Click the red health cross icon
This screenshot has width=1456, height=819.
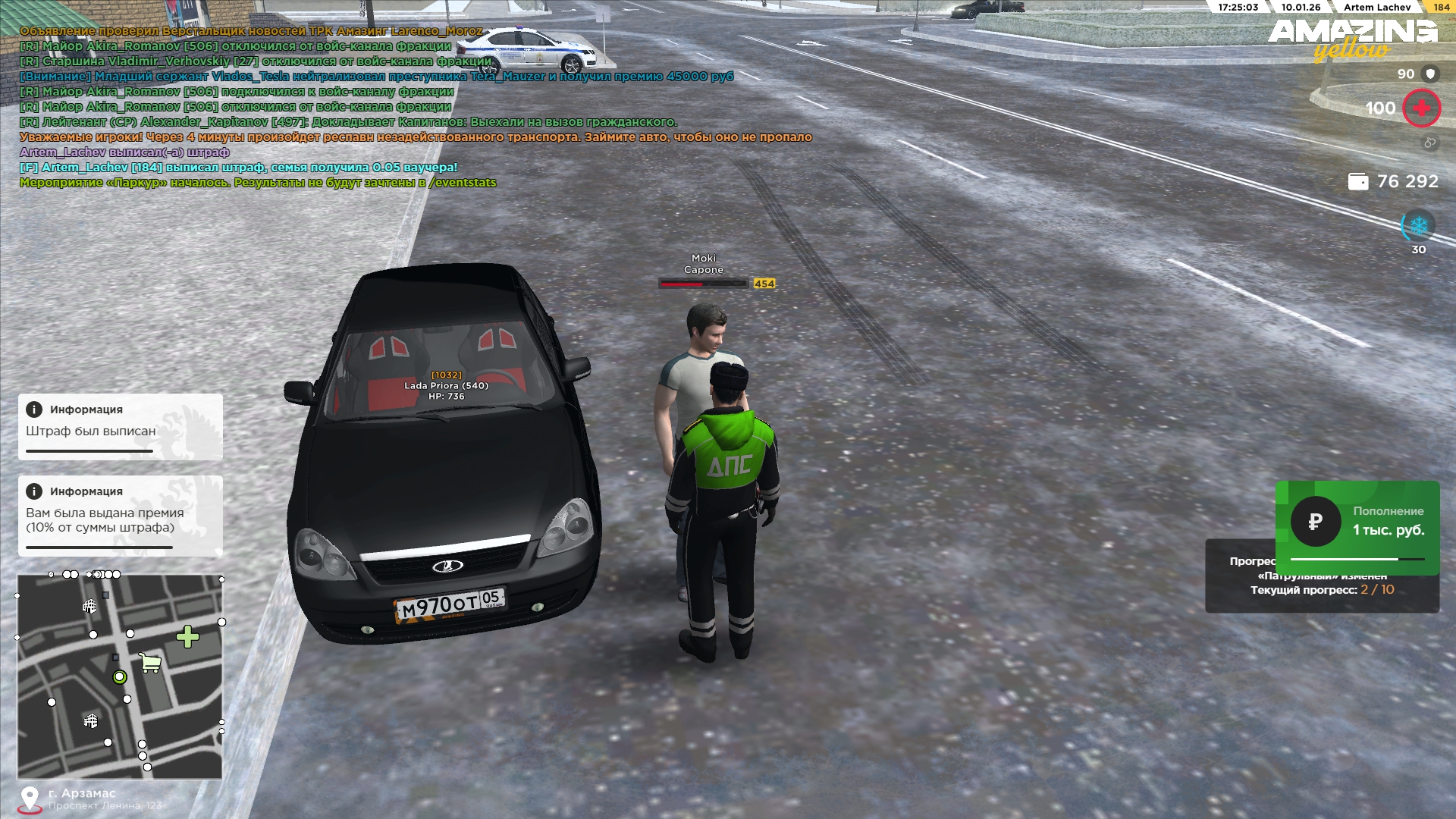tap(1421, 108)
